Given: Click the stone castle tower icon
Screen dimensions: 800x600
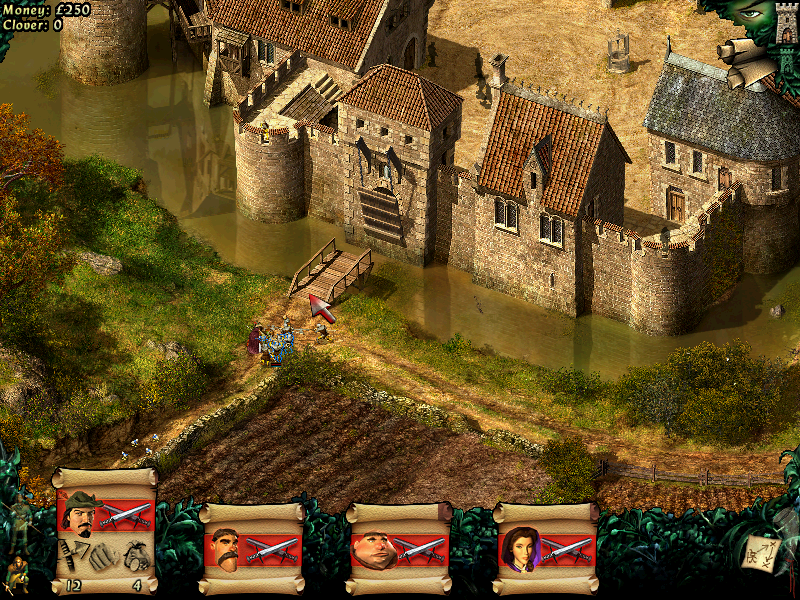Looking at the screenshot, I should coord(785,20).
